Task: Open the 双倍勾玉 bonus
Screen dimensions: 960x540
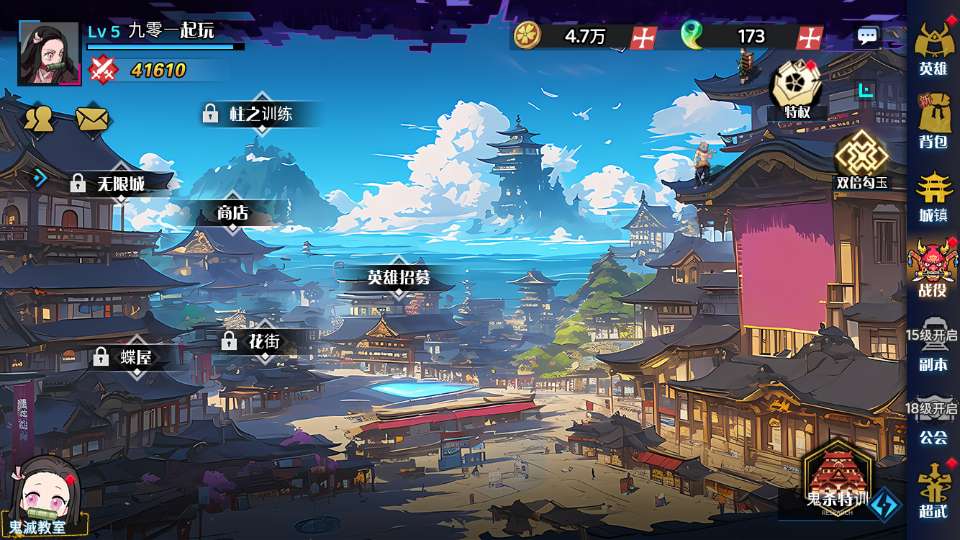Action: (861, 160)
